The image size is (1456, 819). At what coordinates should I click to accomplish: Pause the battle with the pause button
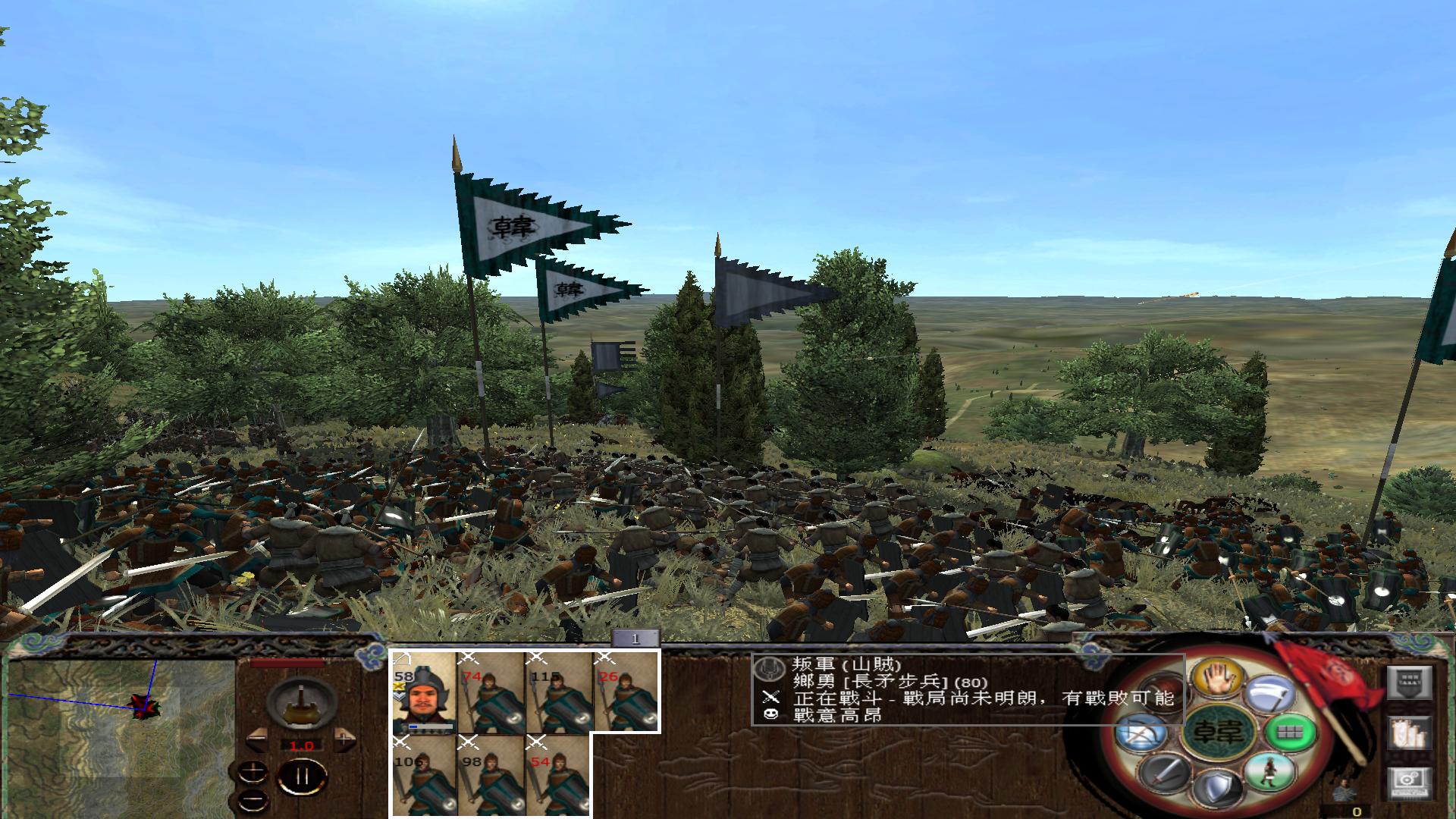pos(302,776)
